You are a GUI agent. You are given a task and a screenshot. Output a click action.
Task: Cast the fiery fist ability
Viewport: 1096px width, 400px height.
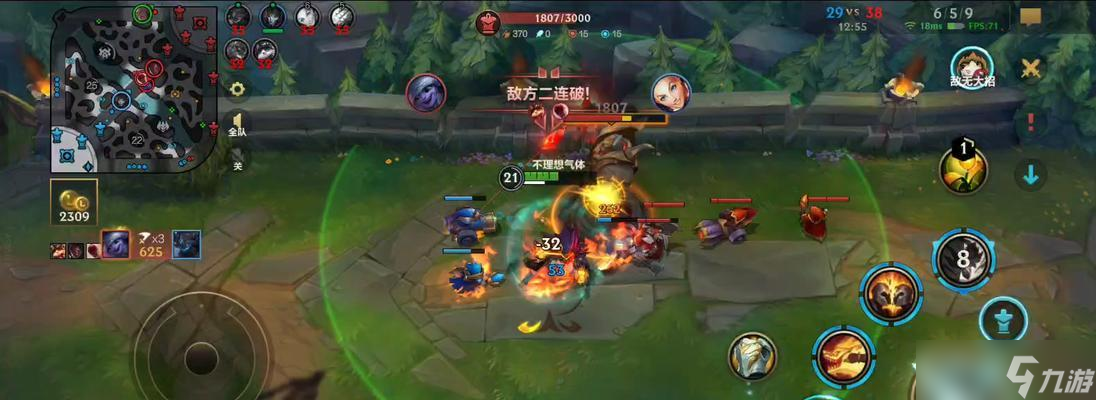[x=843, y=357]
